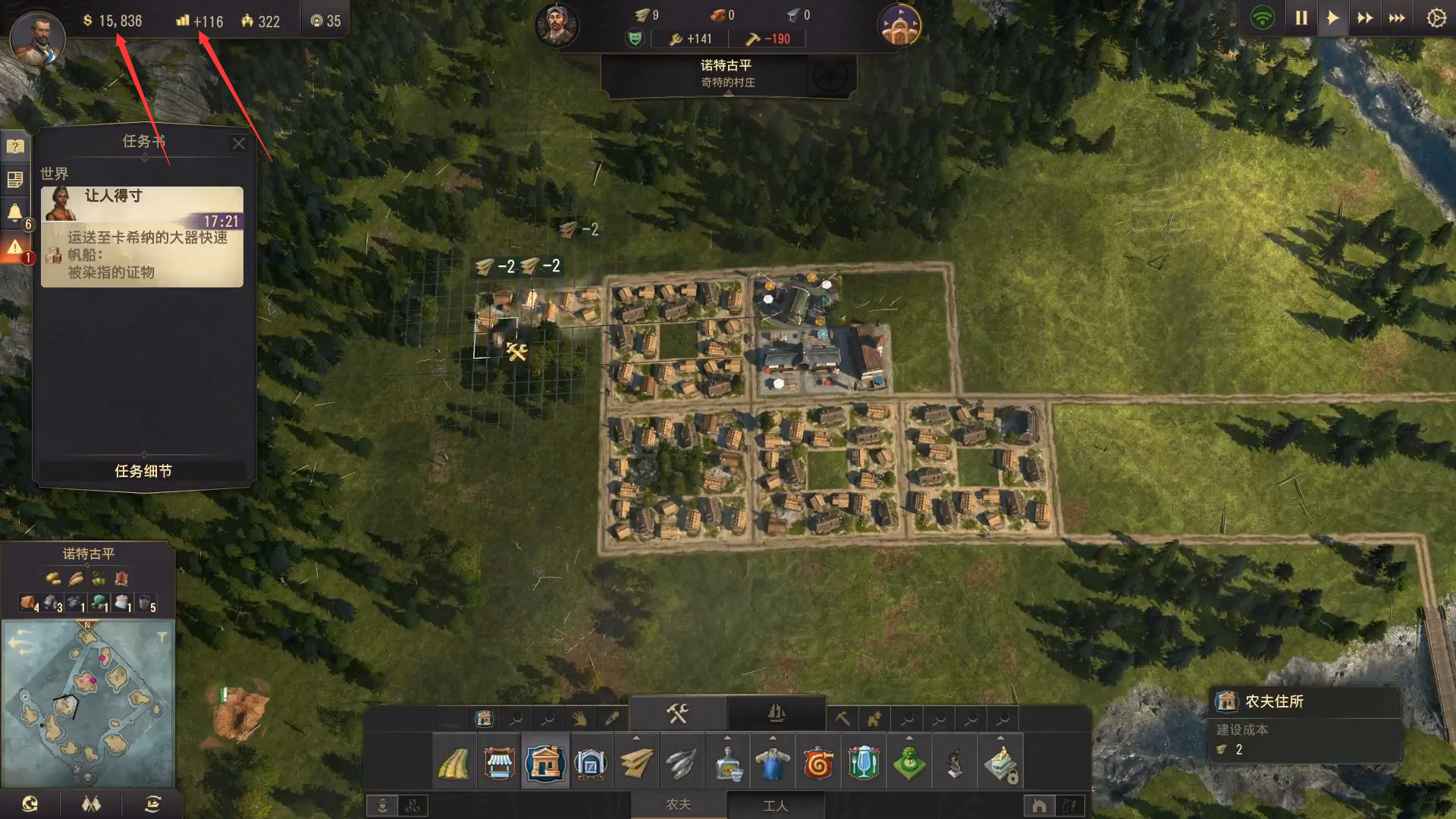
Task: Open the gear settings menu
Action: 1436,18
